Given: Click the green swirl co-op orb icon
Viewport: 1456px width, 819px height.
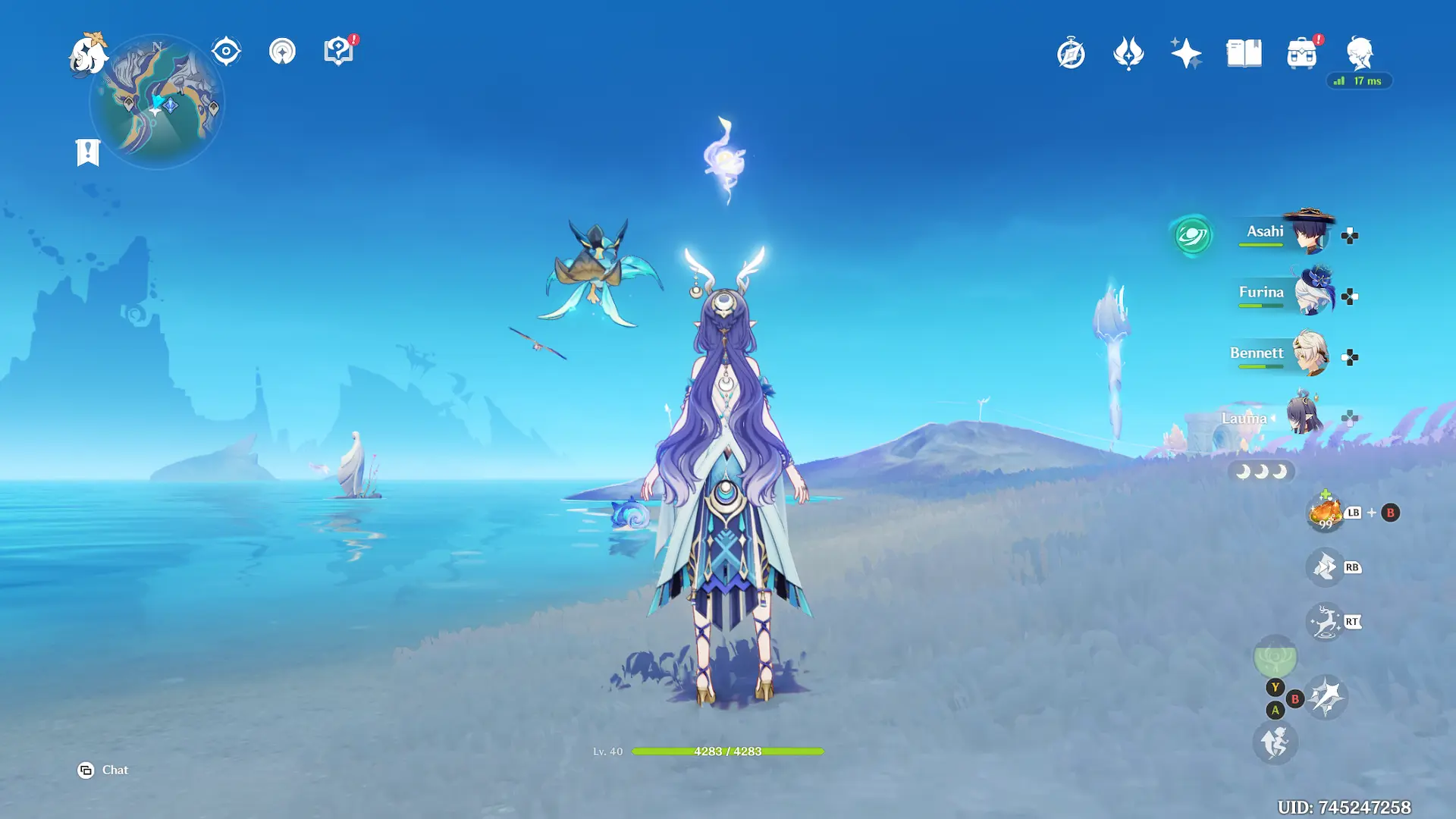Looking at the screenshot, I should coord(1191,236).
